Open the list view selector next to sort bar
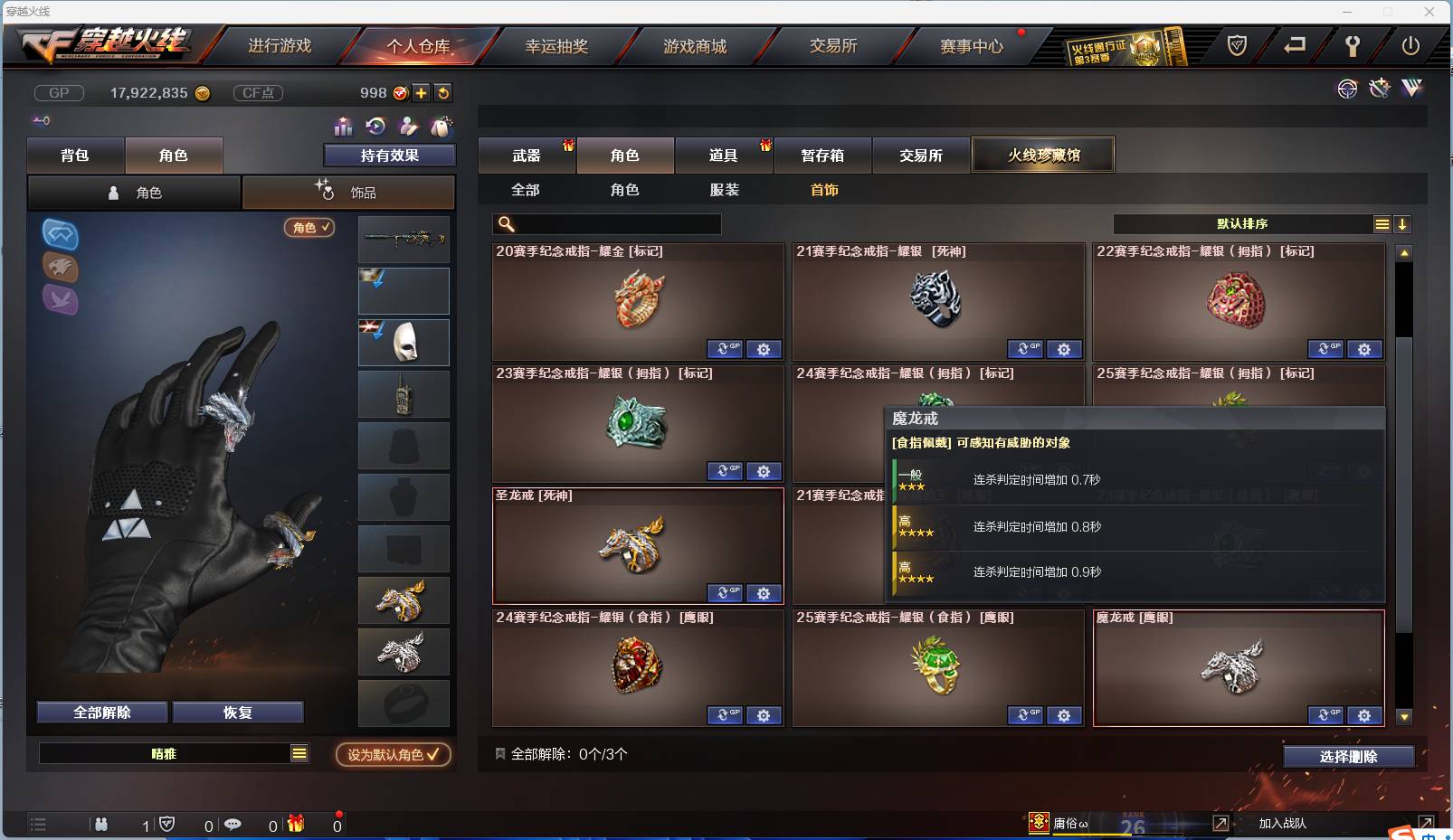The image size is (1453, 840). click(x=1382, y=223)
